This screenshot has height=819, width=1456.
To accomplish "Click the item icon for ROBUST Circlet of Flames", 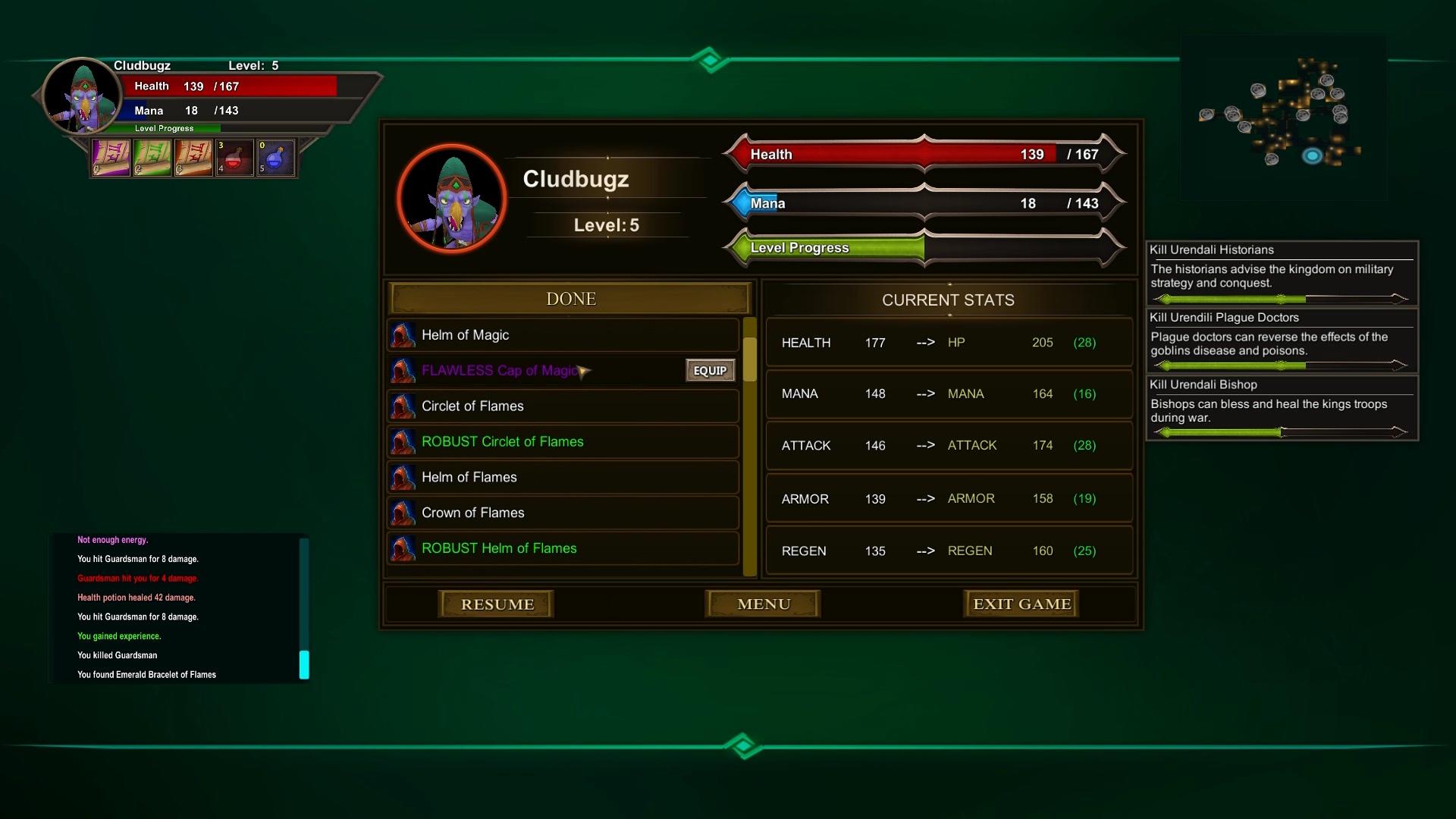I will coord(403,441).
